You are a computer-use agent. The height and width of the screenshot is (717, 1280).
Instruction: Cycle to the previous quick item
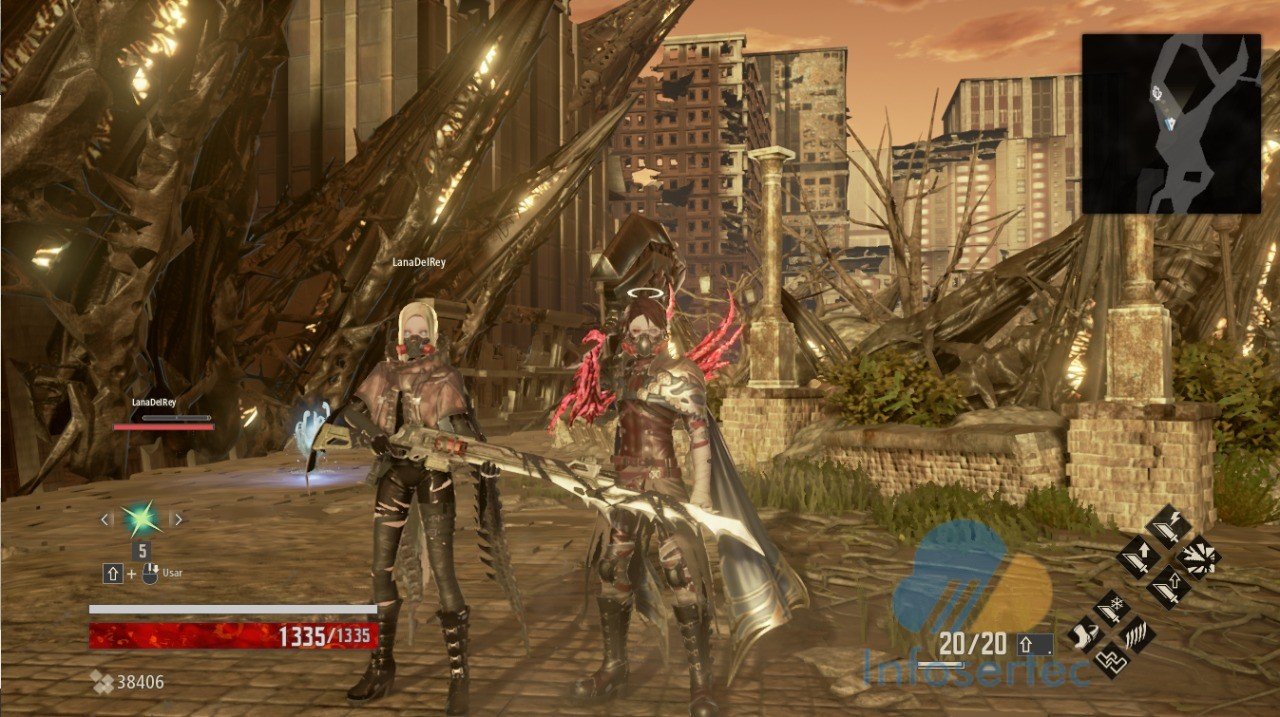(x=106, y=519)
